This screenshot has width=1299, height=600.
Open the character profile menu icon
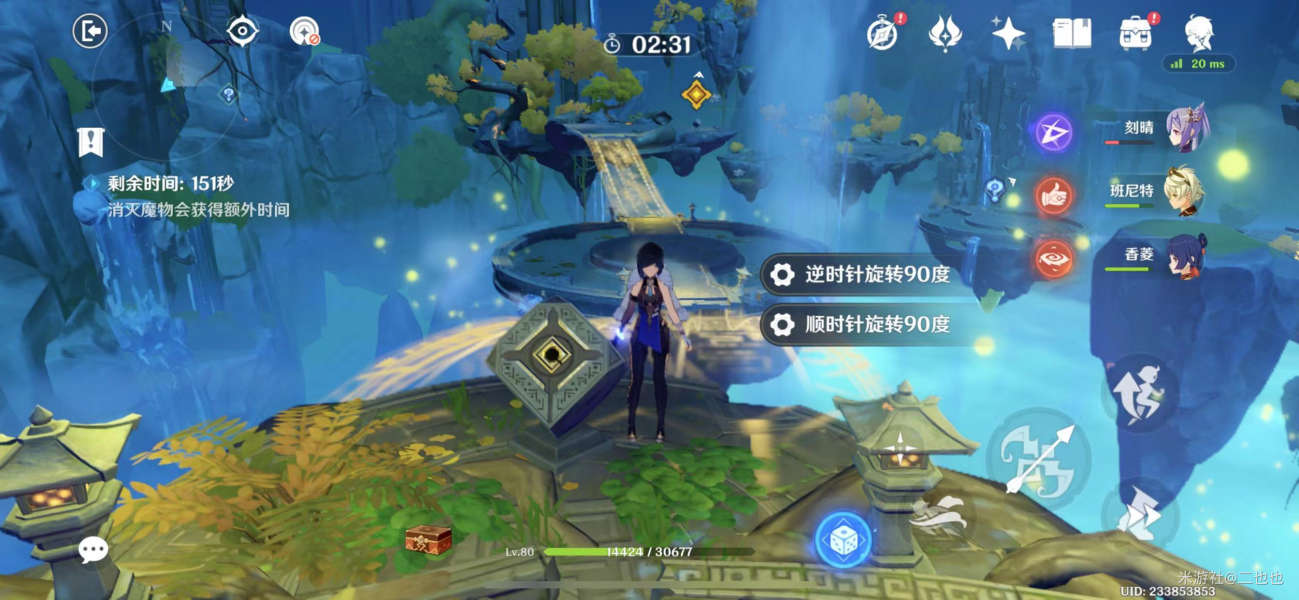coord(1199,34)
